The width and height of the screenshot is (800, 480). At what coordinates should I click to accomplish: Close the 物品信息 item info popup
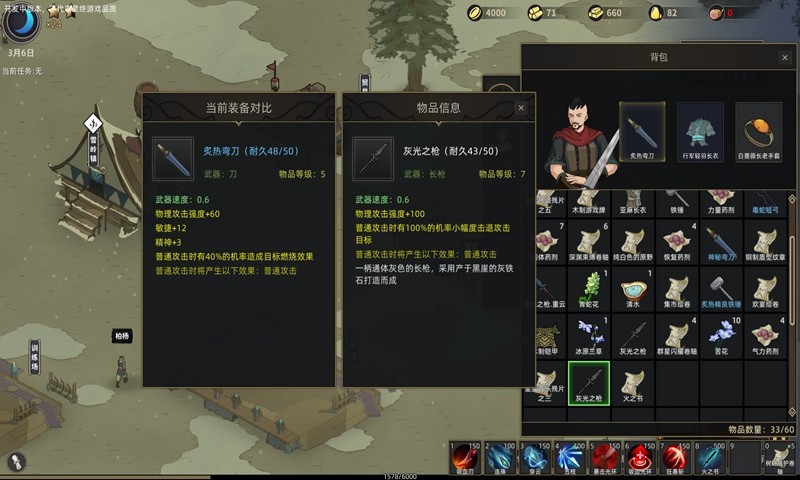coord(521,107)
